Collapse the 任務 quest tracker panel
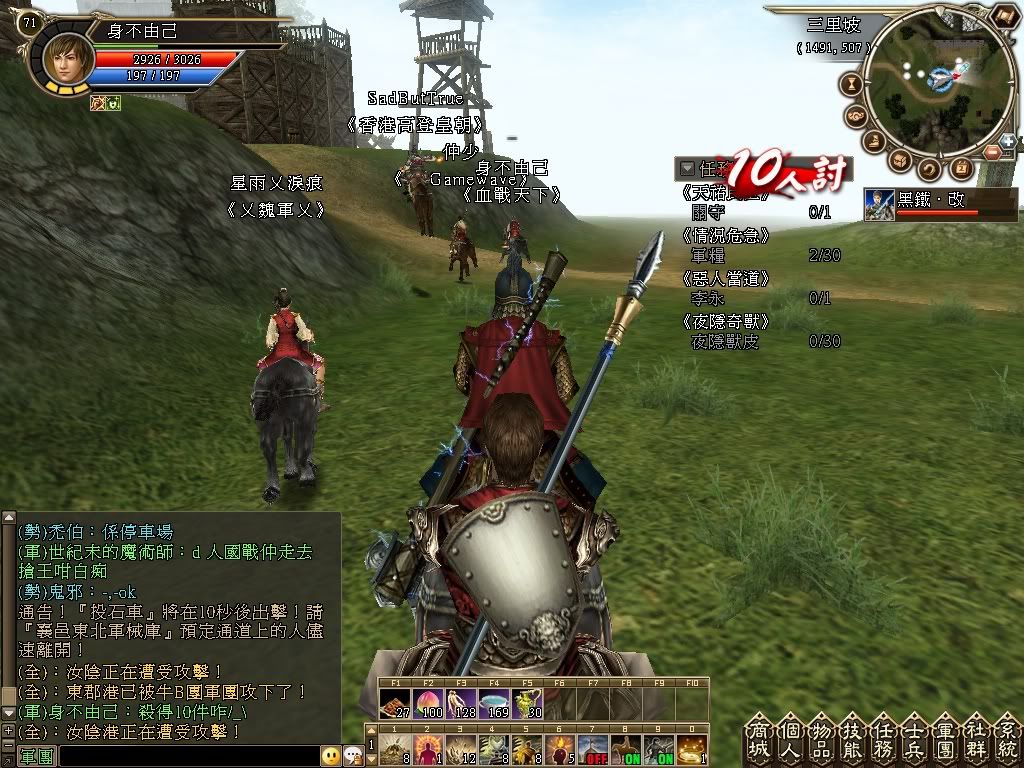The image size is (1024, 768). (687, 168)
